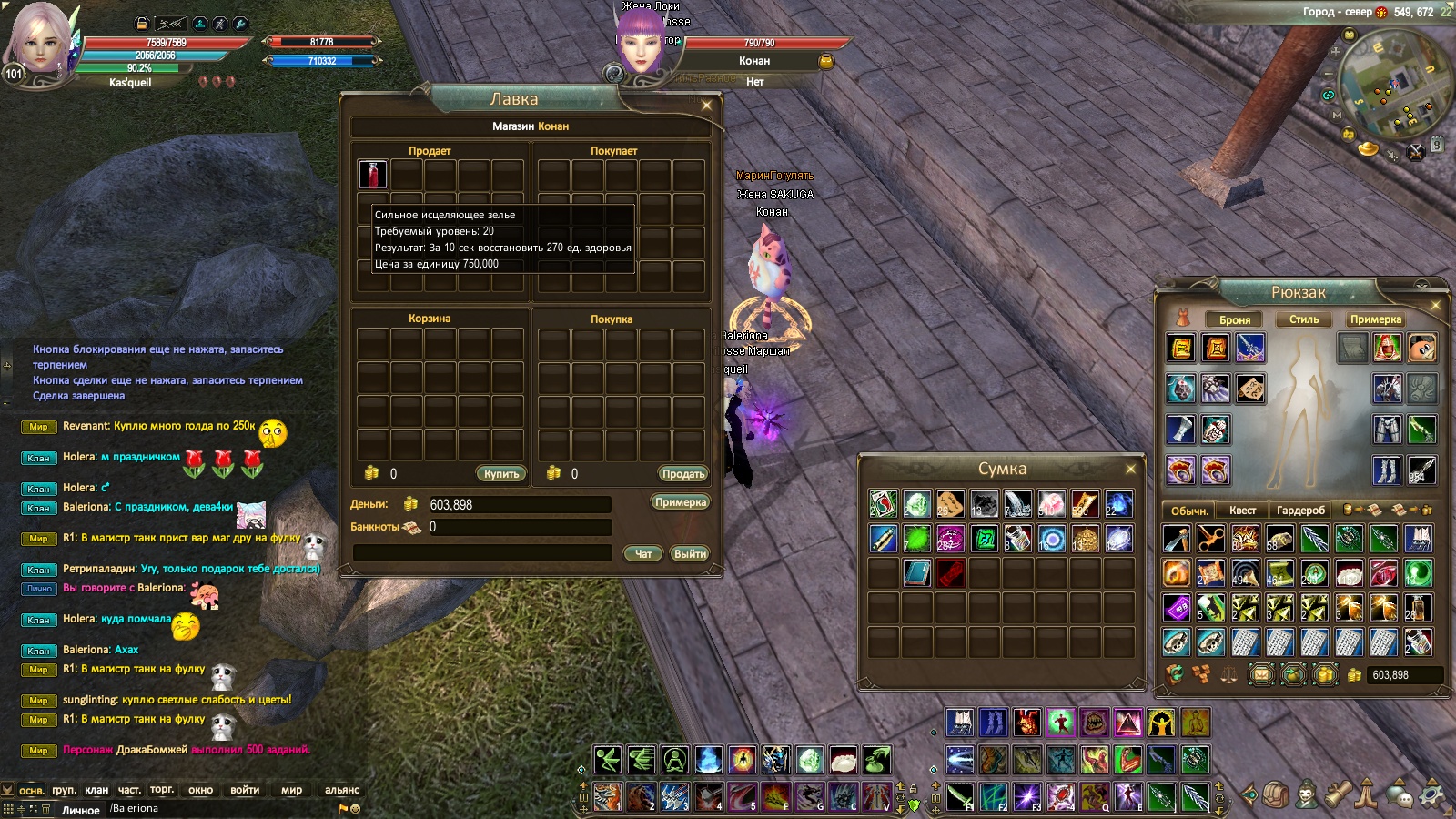1456x819 pixels.
Task: Click the player portrait of Kas'queil
Action: (41, 41)
